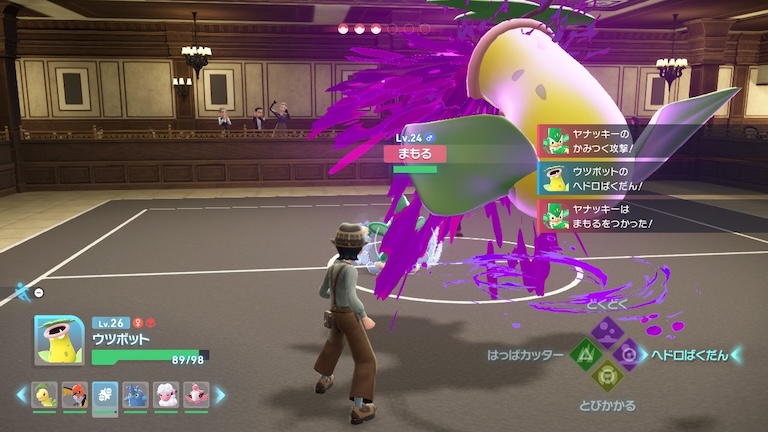Click the left party scroll arrow
Image resolution: width=768 pixels, height=432 pixels.
pyautogui.click(x=21, y=395)
